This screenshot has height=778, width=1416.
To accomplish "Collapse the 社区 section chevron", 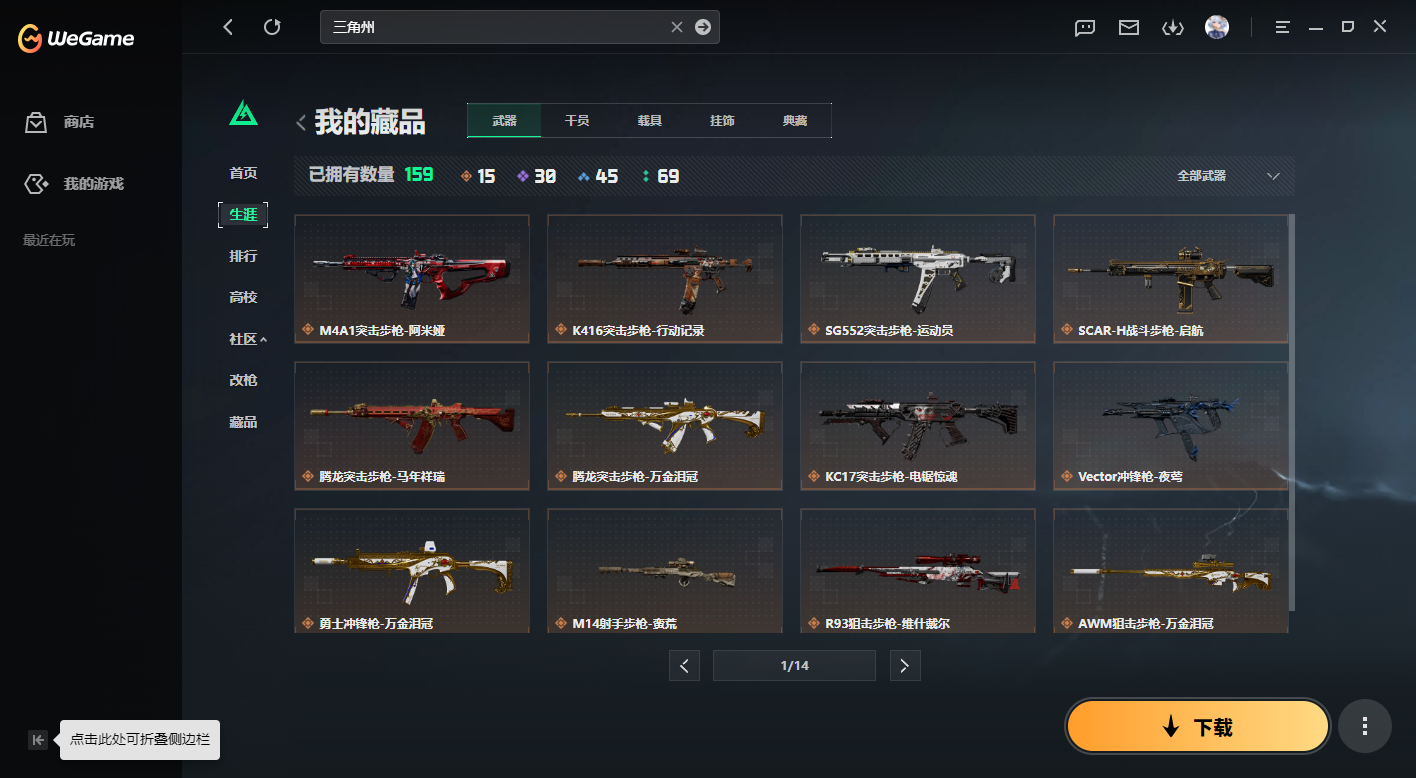I will pos(265,339).
